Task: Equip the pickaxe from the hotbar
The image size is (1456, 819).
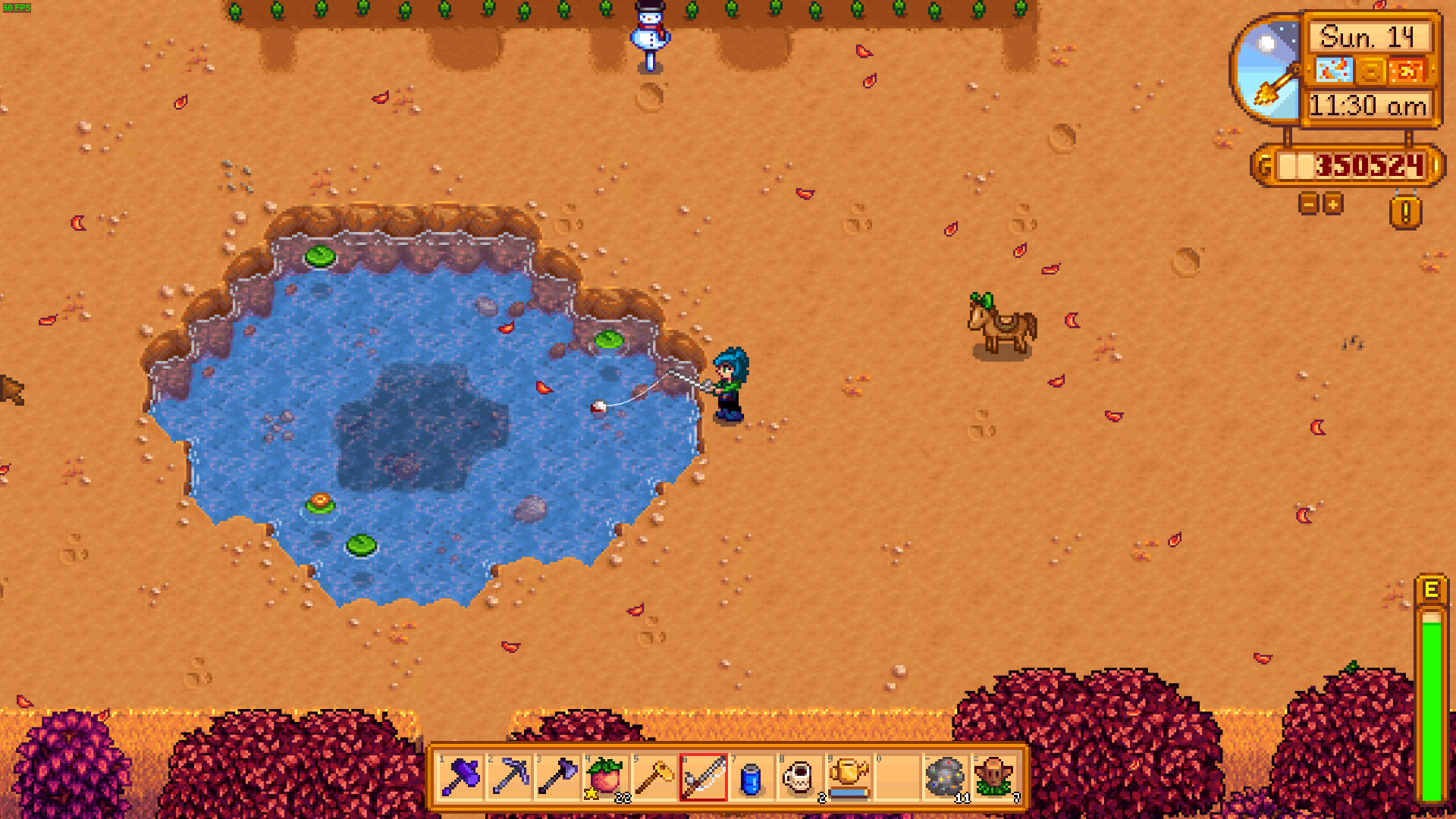Action: click(510, 777)
